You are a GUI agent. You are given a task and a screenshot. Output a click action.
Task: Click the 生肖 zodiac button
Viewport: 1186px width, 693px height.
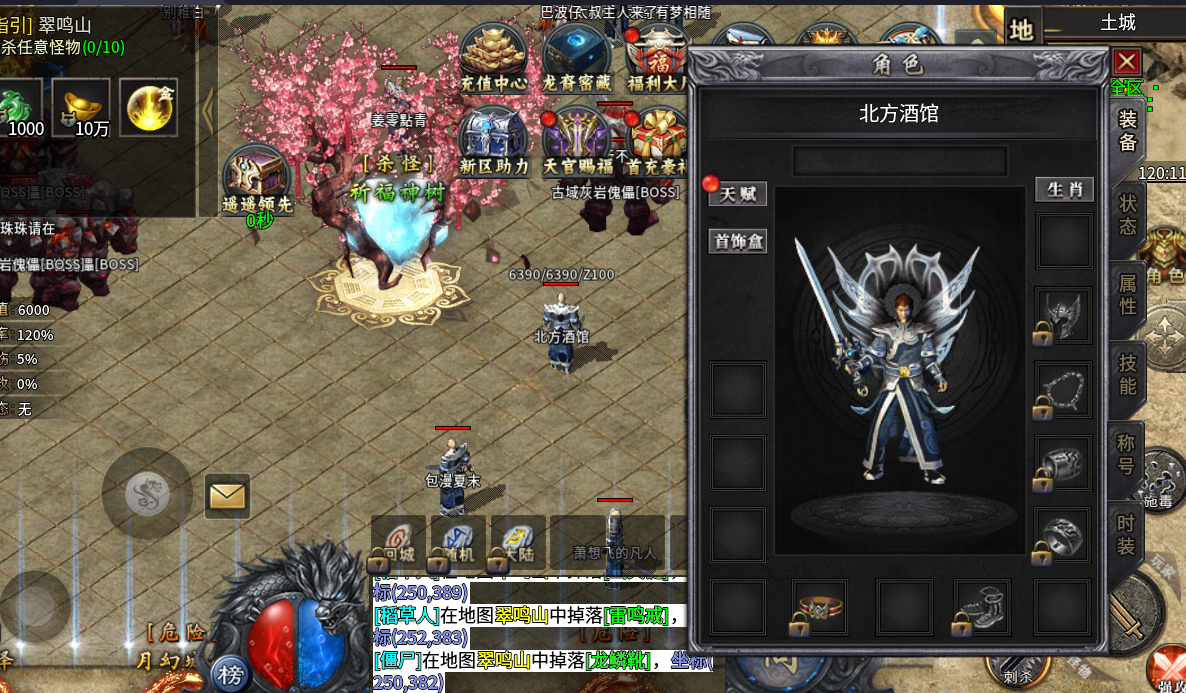click(1064, 190)
